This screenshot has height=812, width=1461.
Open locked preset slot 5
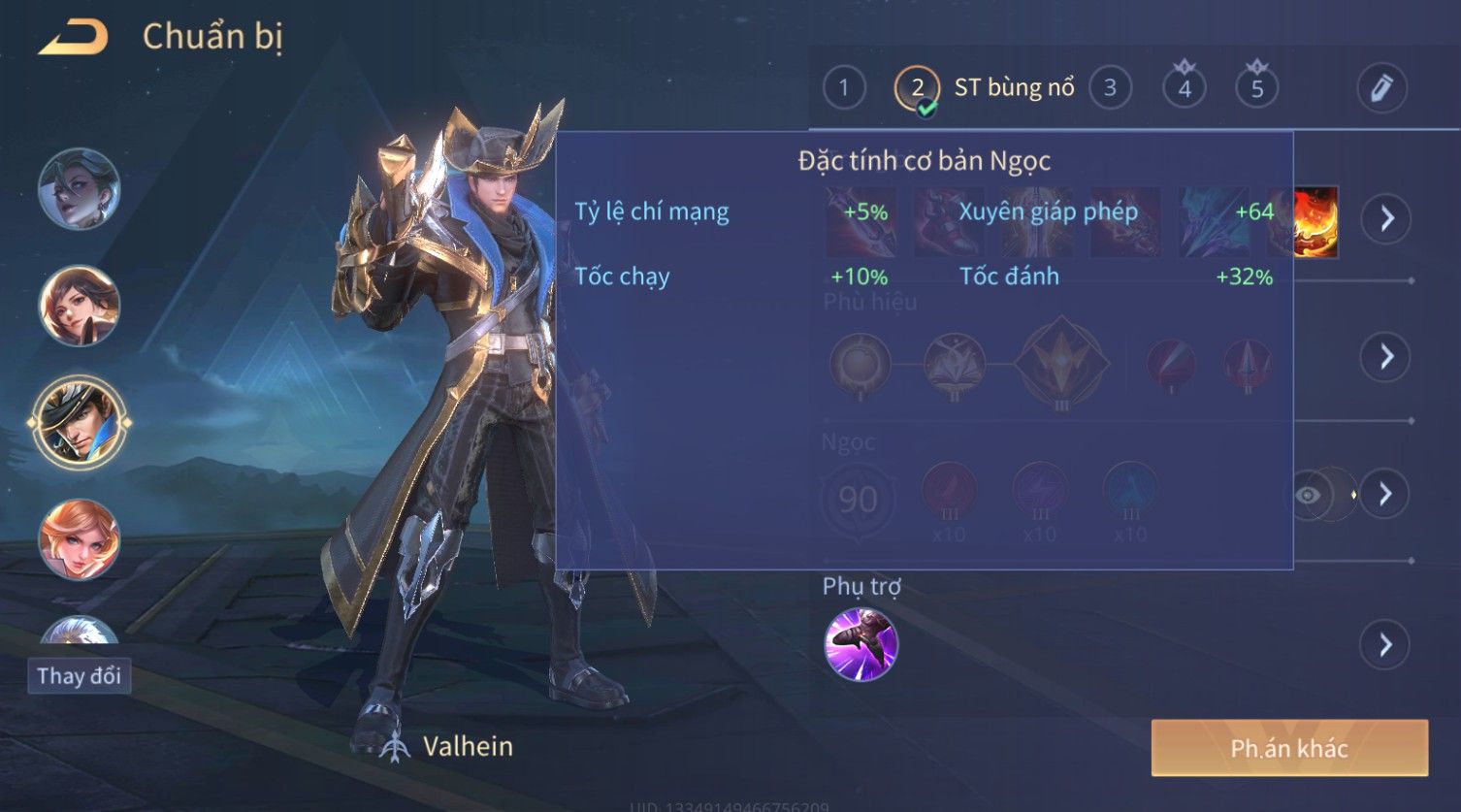[1257, 88]
